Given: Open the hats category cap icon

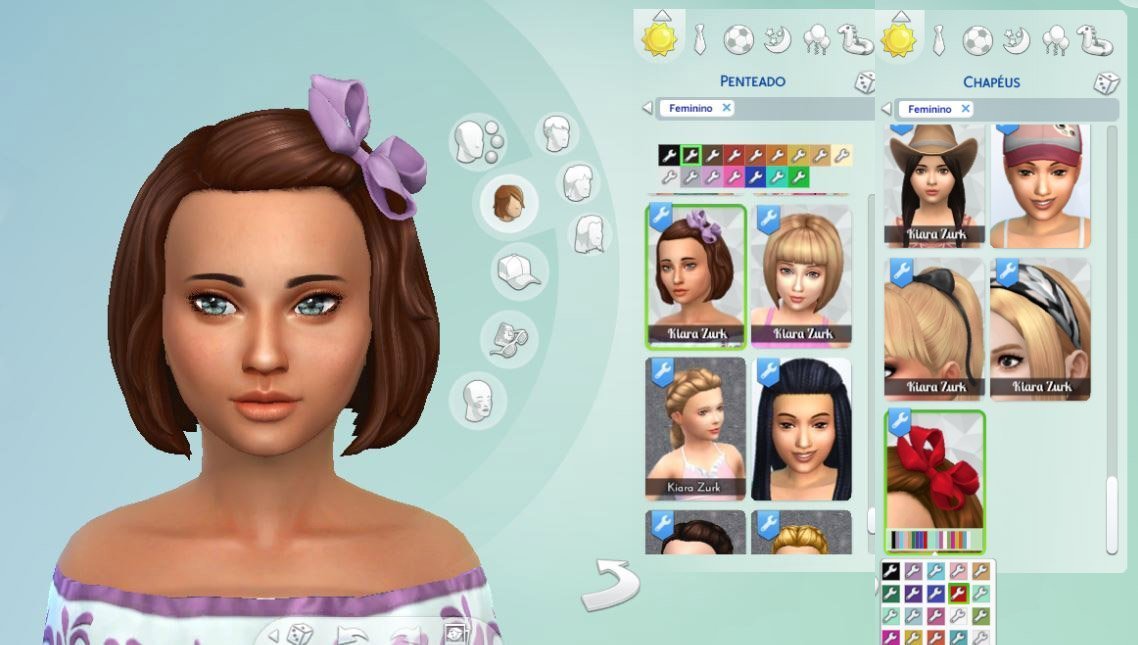Looking at the screenshot, I should point(518,271).
